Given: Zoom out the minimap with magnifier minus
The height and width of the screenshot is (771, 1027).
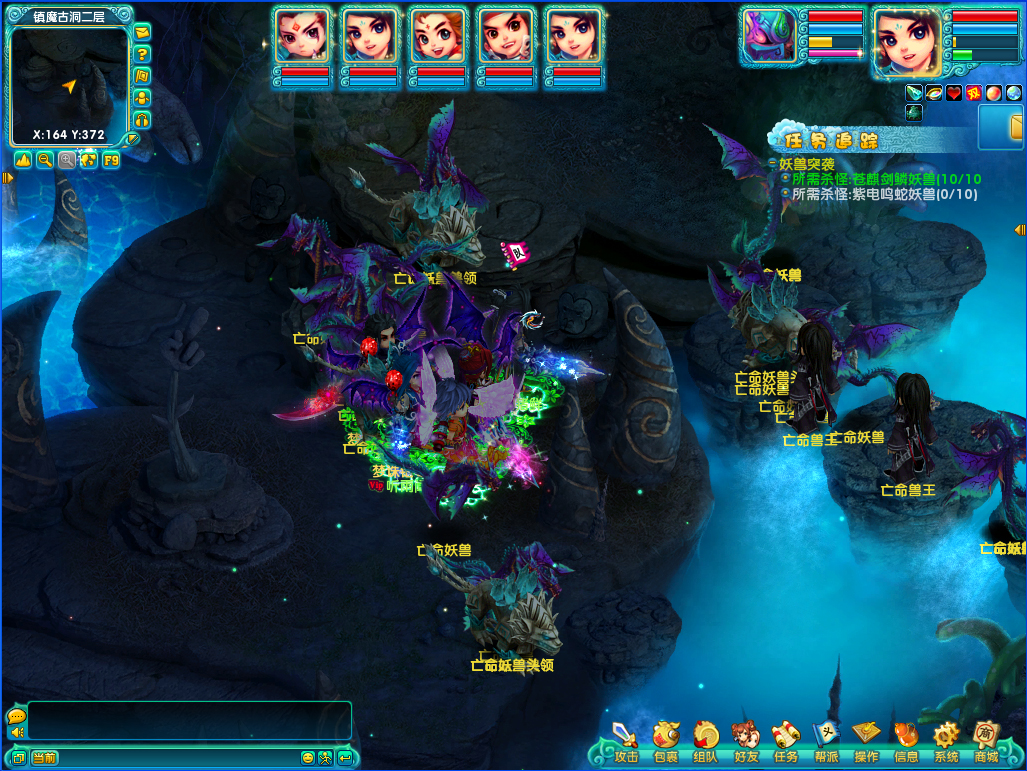Looking at the screenshot, I should [45, 160].
